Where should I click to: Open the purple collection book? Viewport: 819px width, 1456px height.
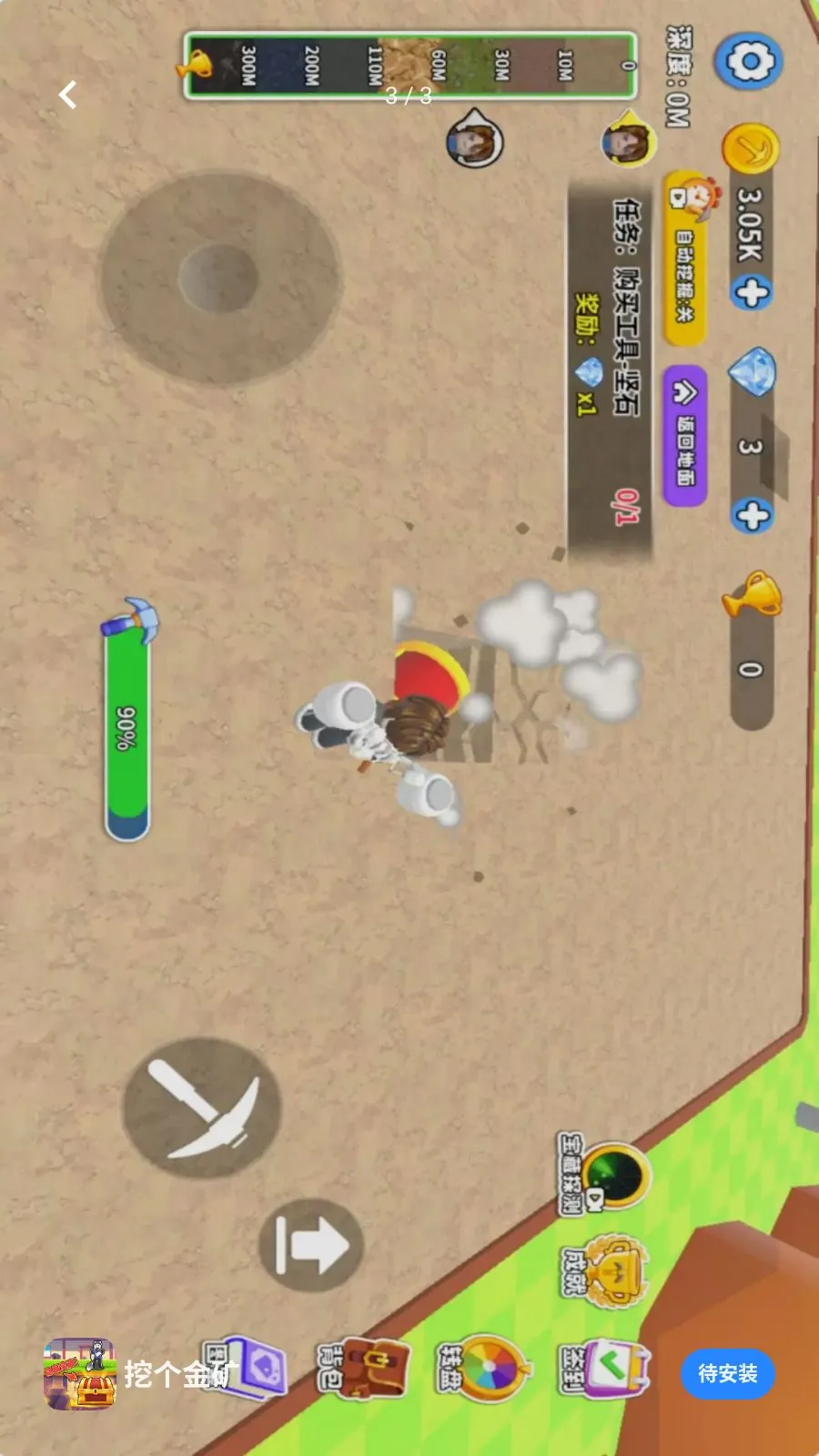[251, 1368]
